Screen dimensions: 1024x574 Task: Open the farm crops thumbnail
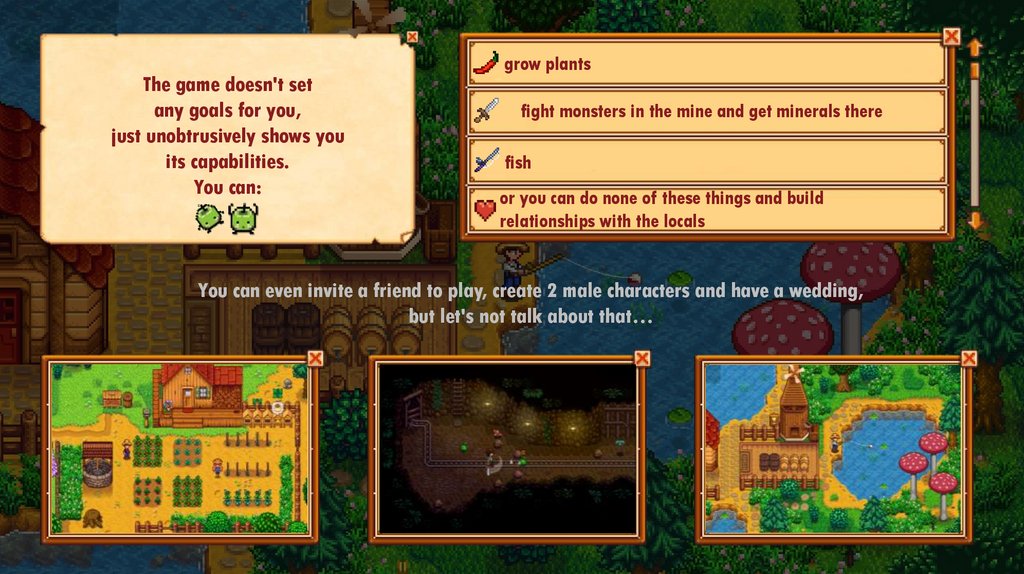(x=179, y=448)
